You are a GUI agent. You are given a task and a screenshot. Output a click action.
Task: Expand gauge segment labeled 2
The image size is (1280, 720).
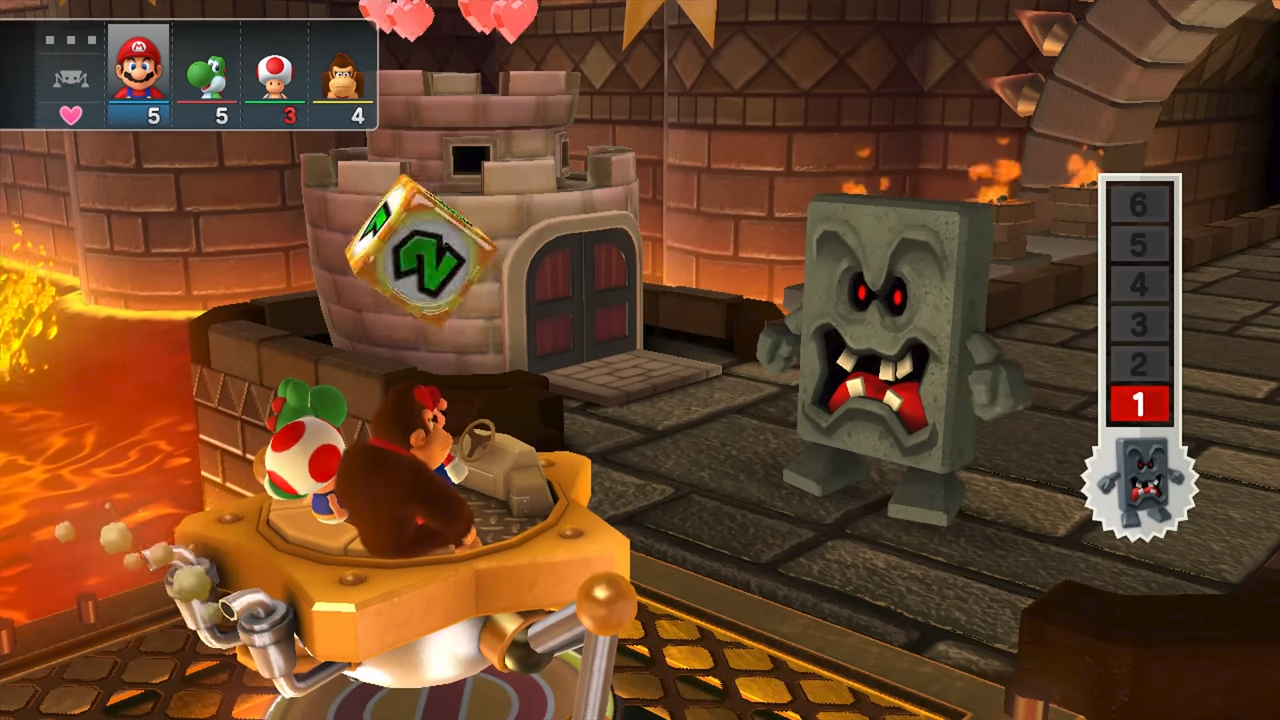[1139, 364]
